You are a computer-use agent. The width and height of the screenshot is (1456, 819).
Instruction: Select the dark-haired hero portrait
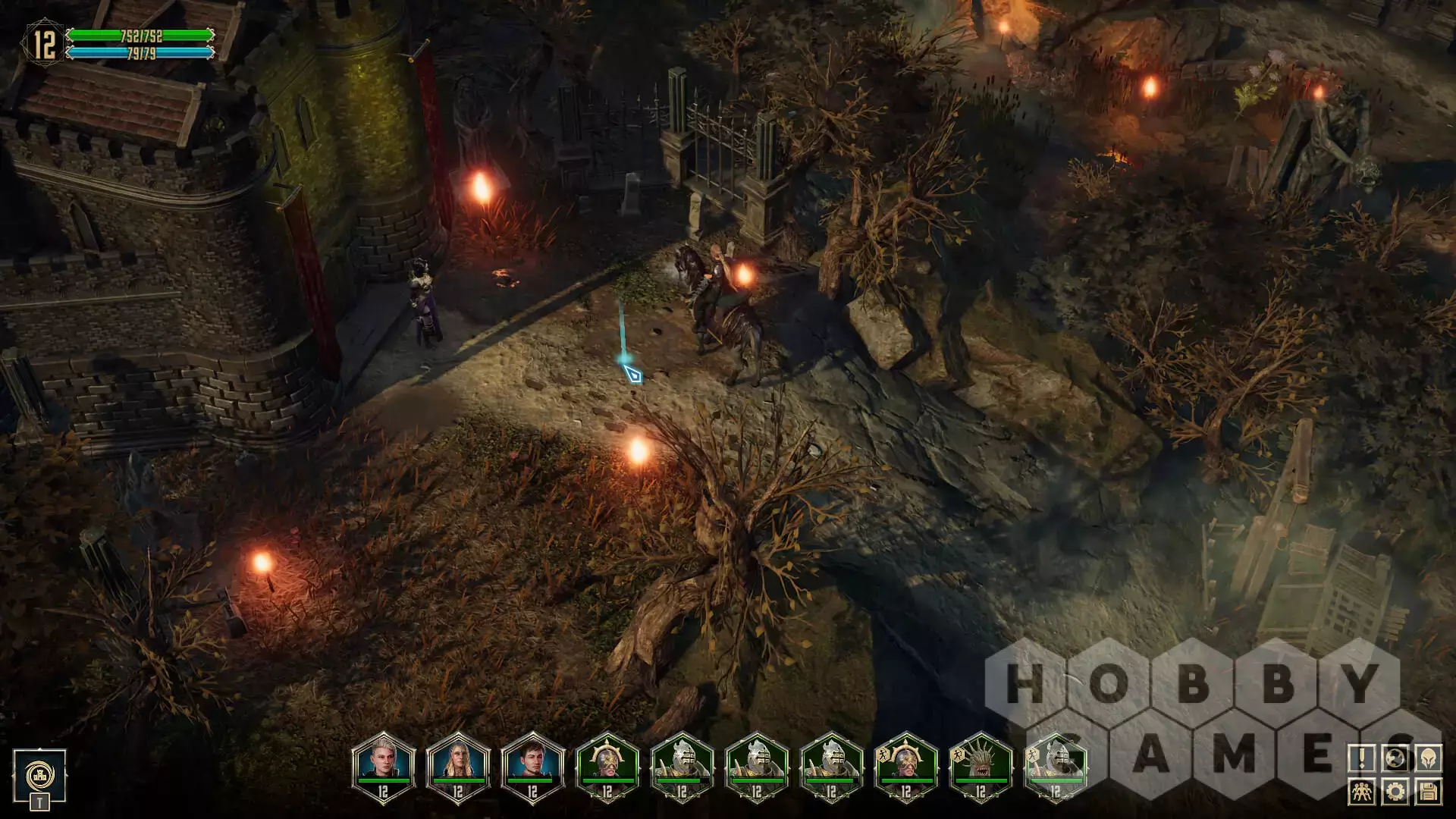click(532, 764)
